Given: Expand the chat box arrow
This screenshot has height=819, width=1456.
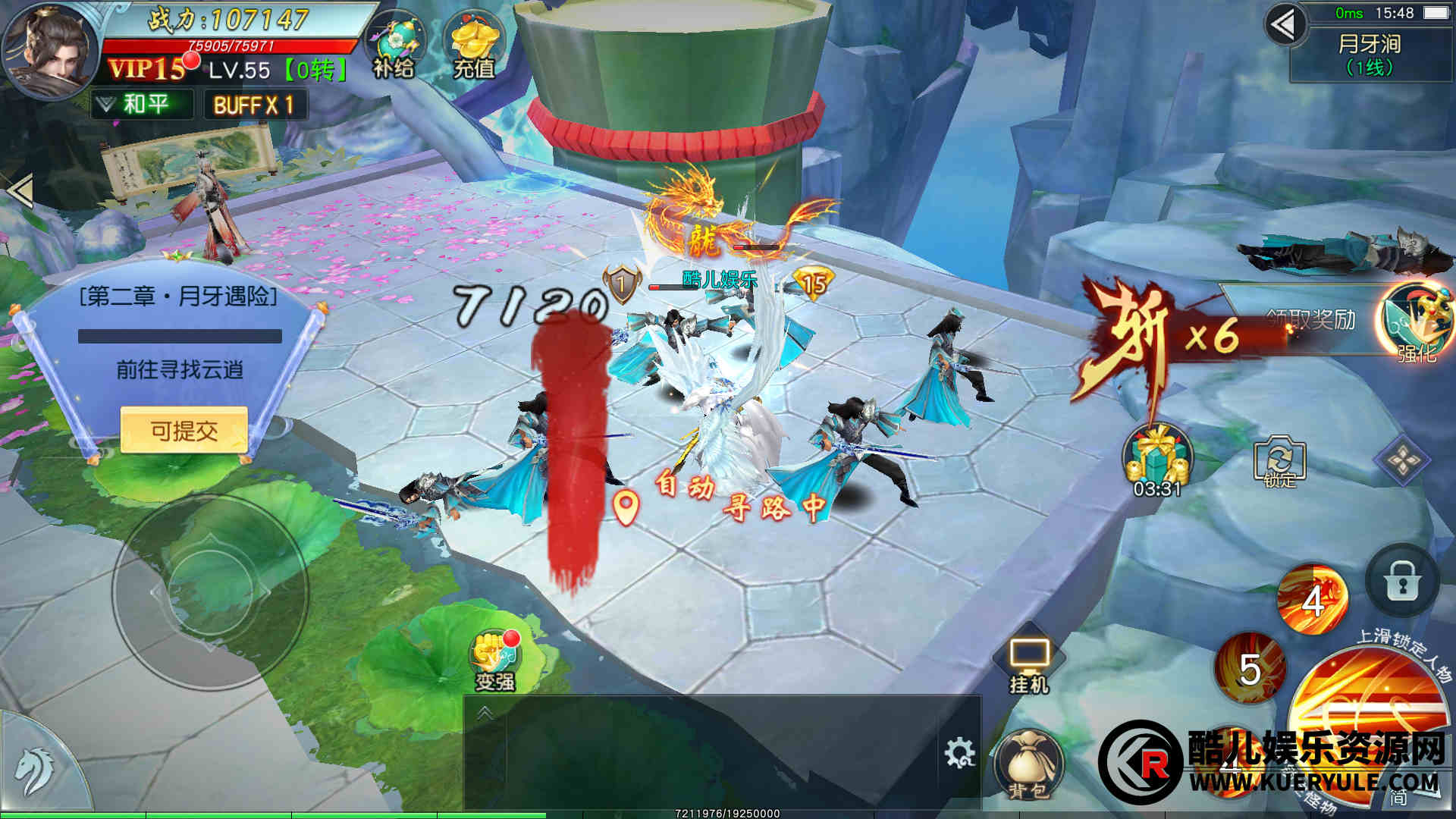Looking at the screenshot, I should pyautogui.click(x=485, y=714).
